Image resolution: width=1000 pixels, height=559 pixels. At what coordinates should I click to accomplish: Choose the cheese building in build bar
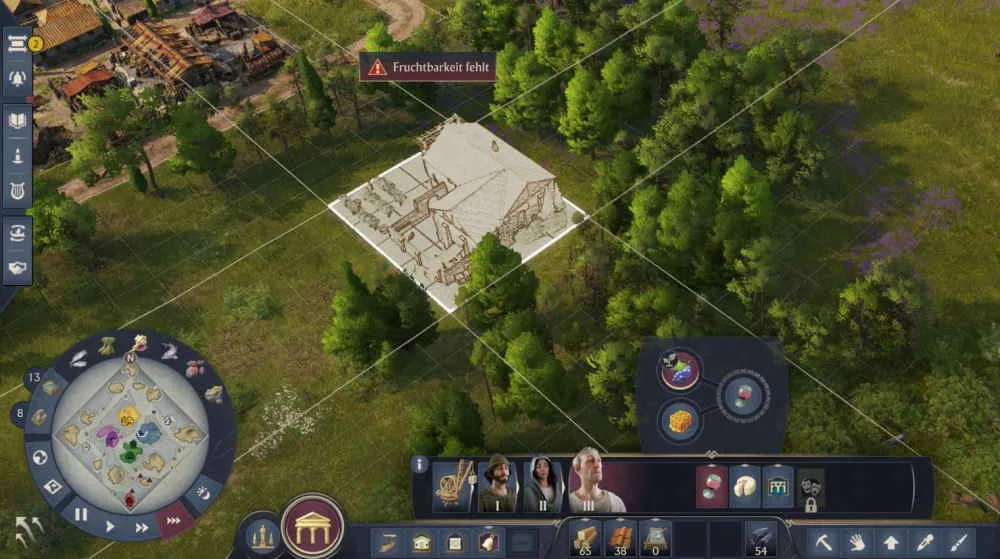point(744,486)
